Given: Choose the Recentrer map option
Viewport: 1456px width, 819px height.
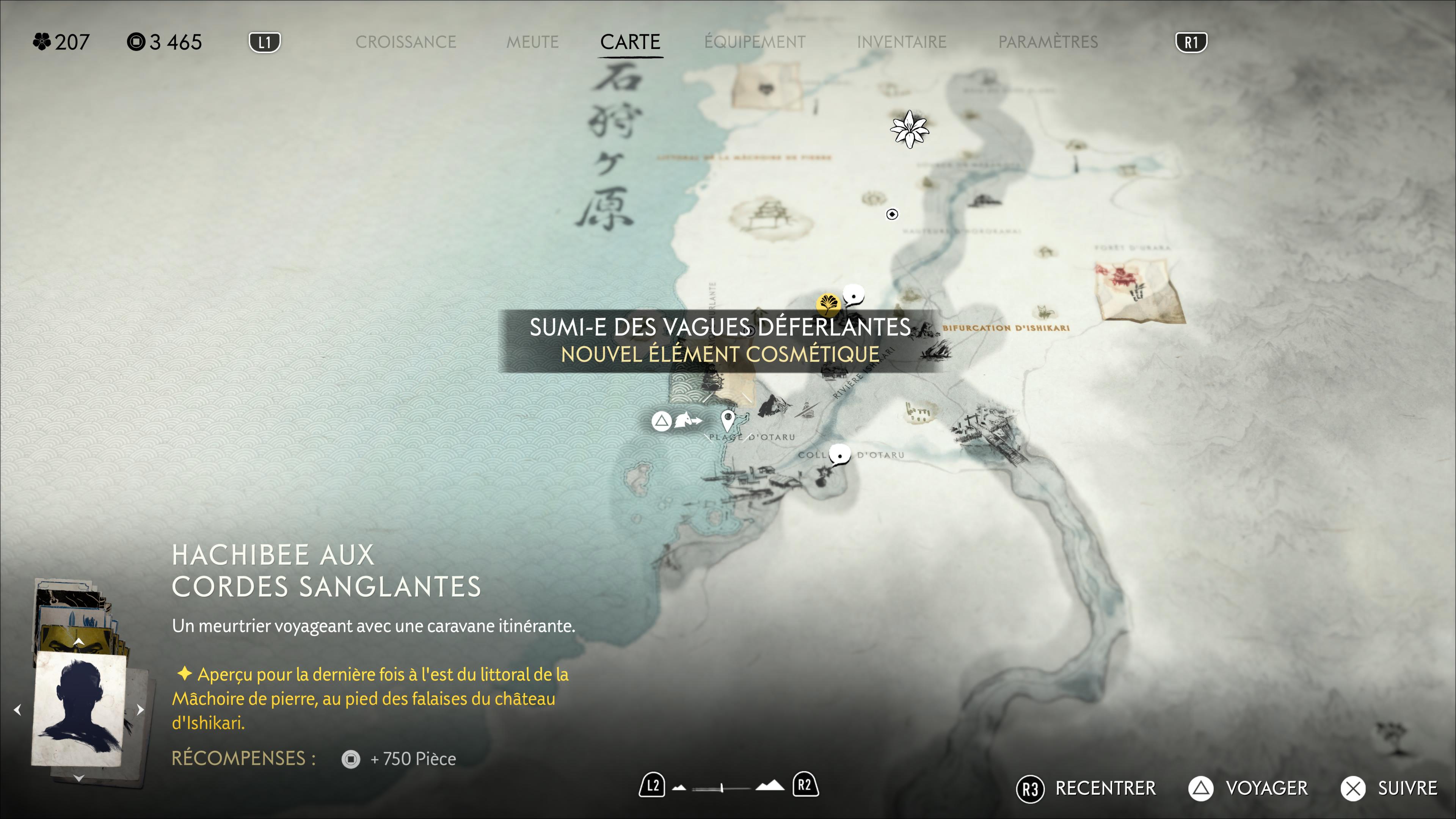Looking at the screenshot, I should (x=1086, y=788).
